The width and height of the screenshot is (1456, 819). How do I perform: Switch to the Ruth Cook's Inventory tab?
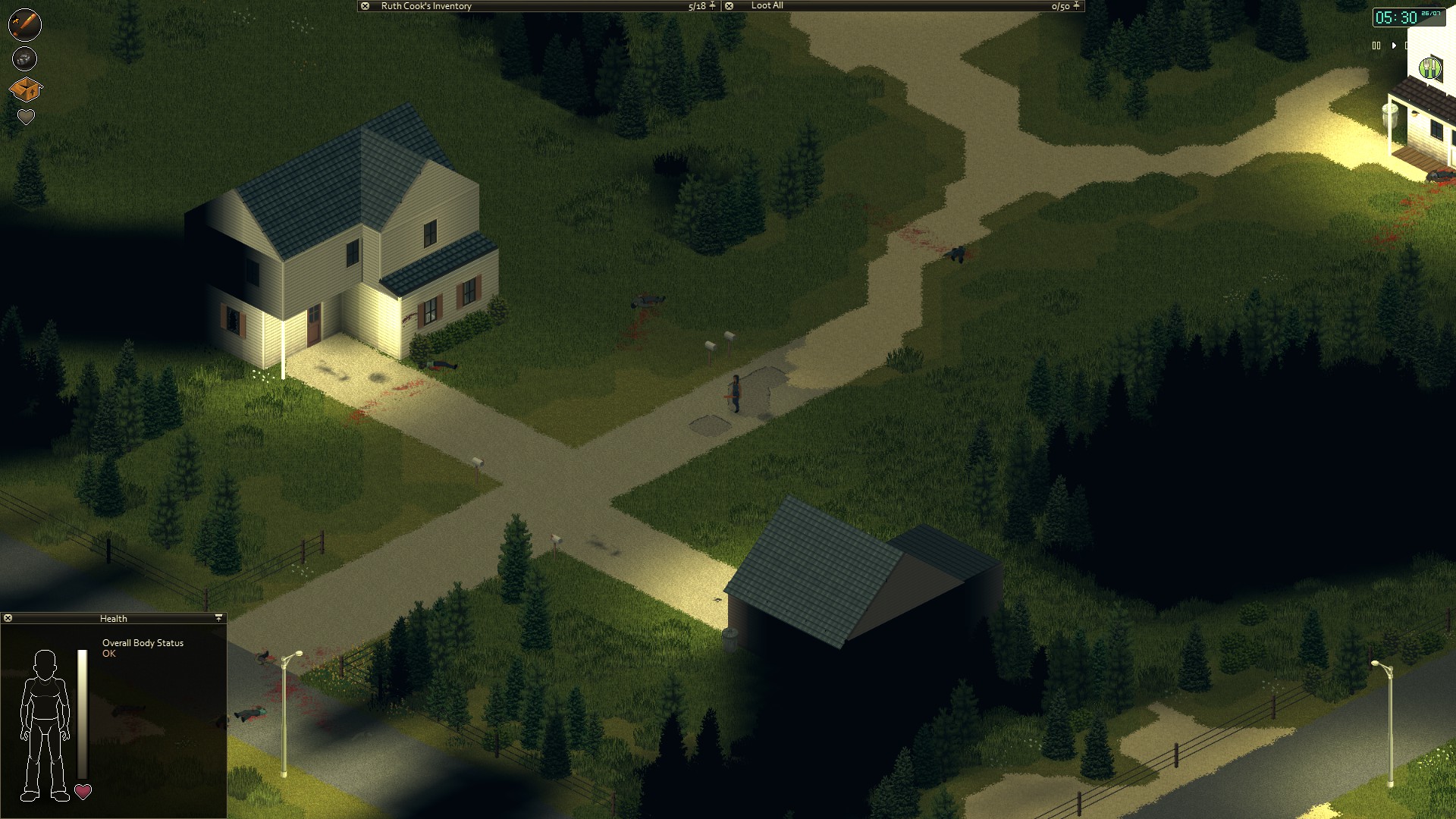[x=425, y=6]
